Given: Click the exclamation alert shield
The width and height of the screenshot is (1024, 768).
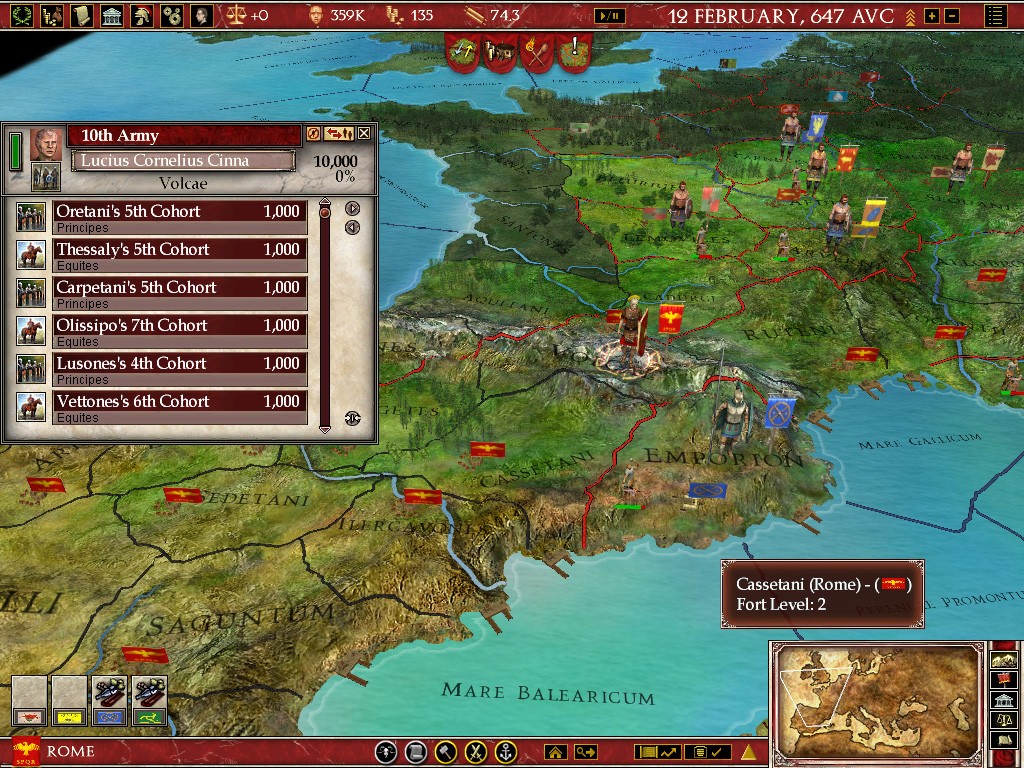Looking at the screenshot, I should (x=576, y=50).
